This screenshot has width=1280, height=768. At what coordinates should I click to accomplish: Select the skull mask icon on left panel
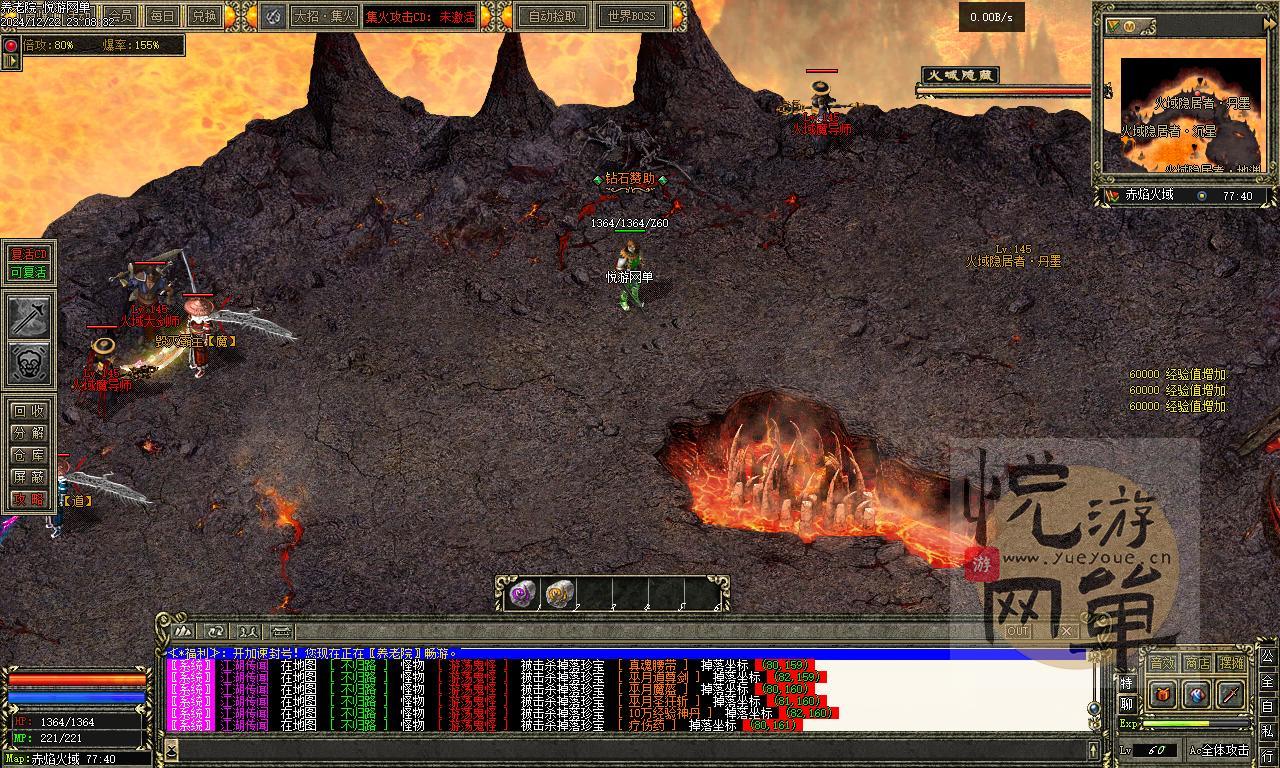(30, 363)
